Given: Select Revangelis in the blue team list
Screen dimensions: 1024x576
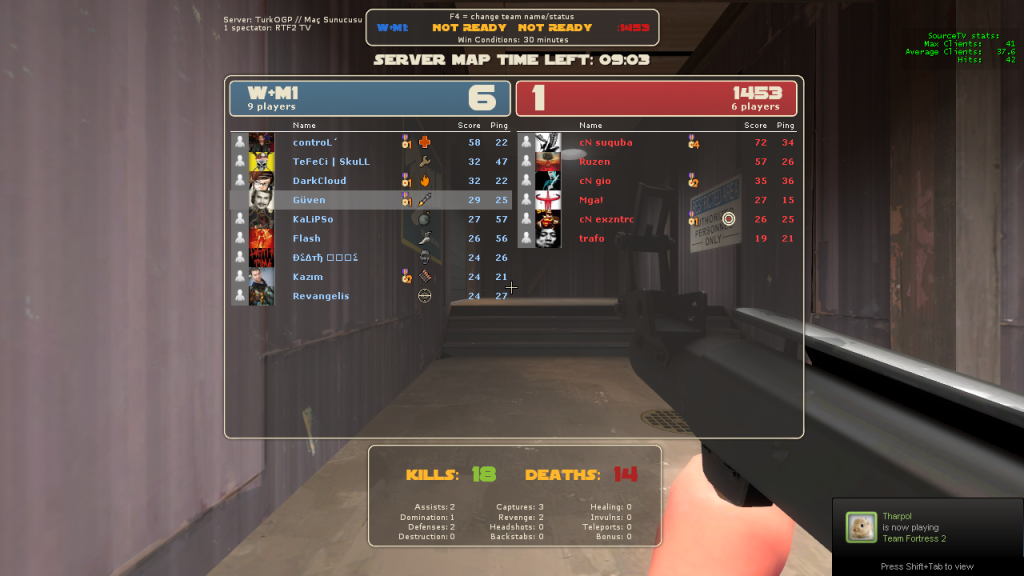Looking at the screenshot, I should point(321,296).
